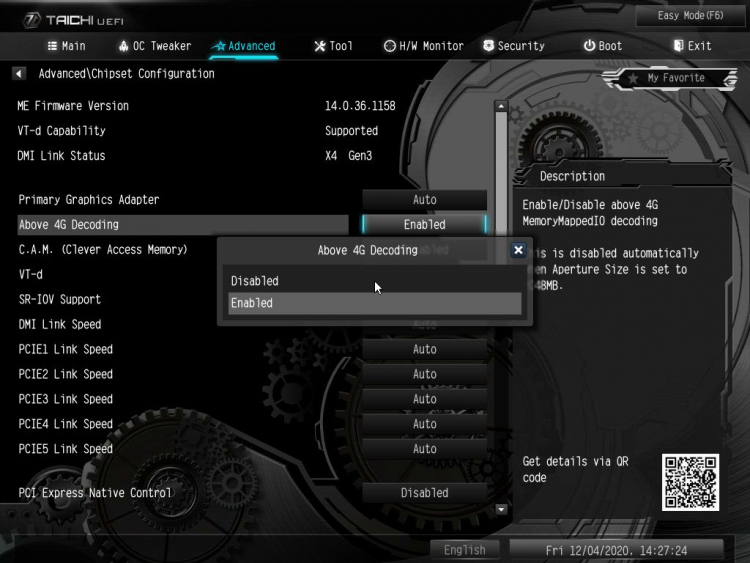The height and width of the screenshot is (563, 750).
Task: Click the back arrow beside the breadcrumb path
Action: (19, 74)
